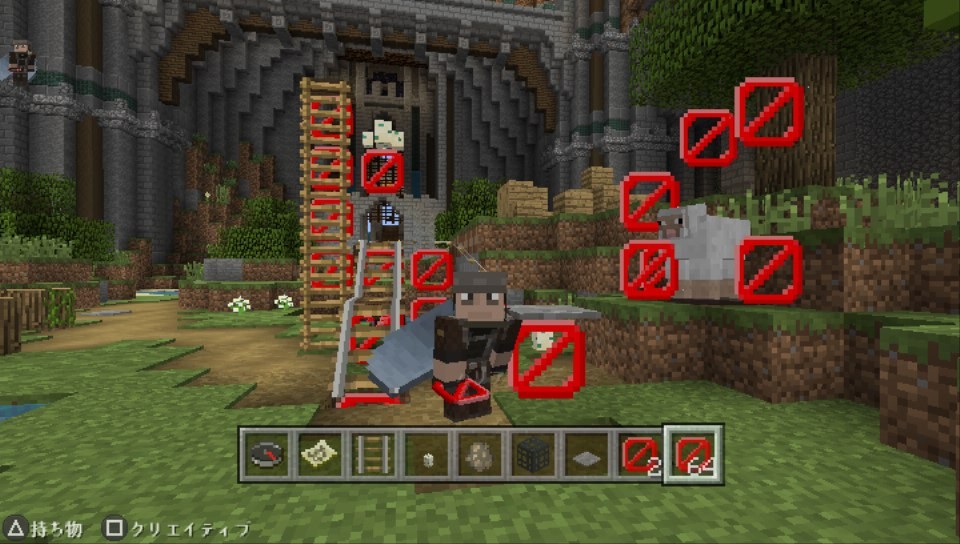Select the compass hotbar slot
Image resolution: width=960 pixels, height=544 pixels.
pyautogui.click(x=267, y=455)
